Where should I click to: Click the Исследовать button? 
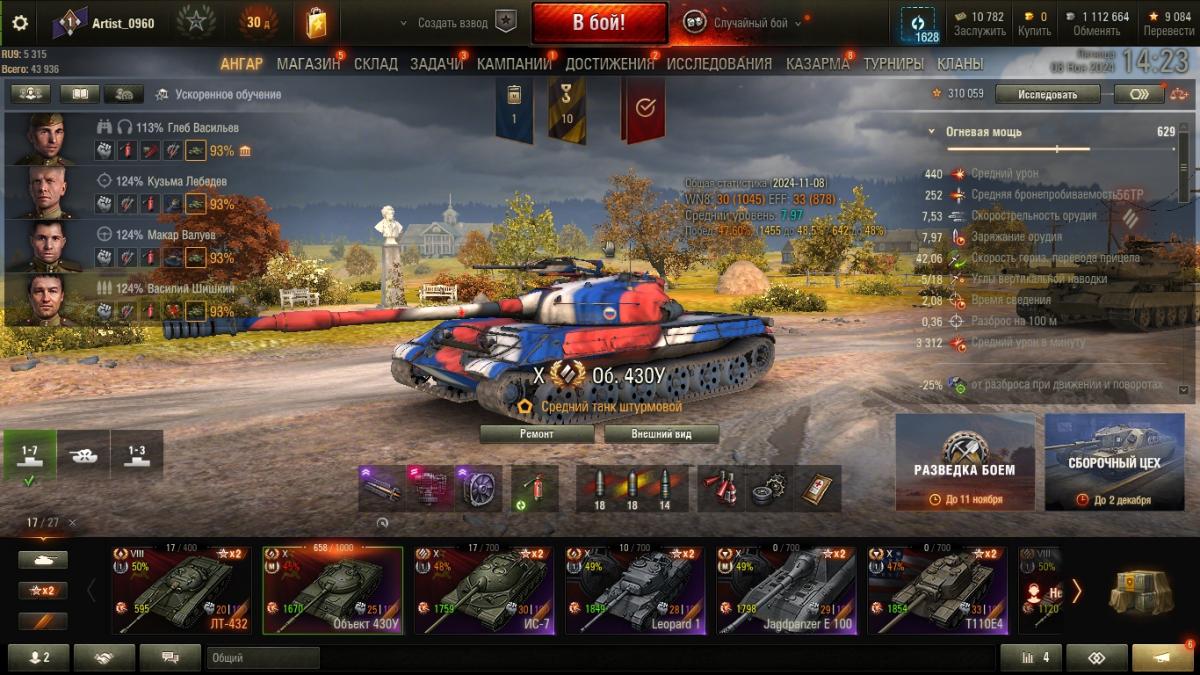pyautogui.click(x=1048, y=95)
